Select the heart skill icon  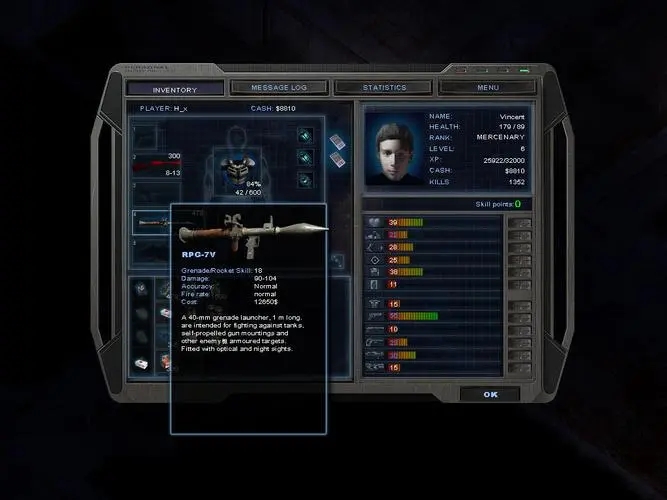[x=375, y=221]
